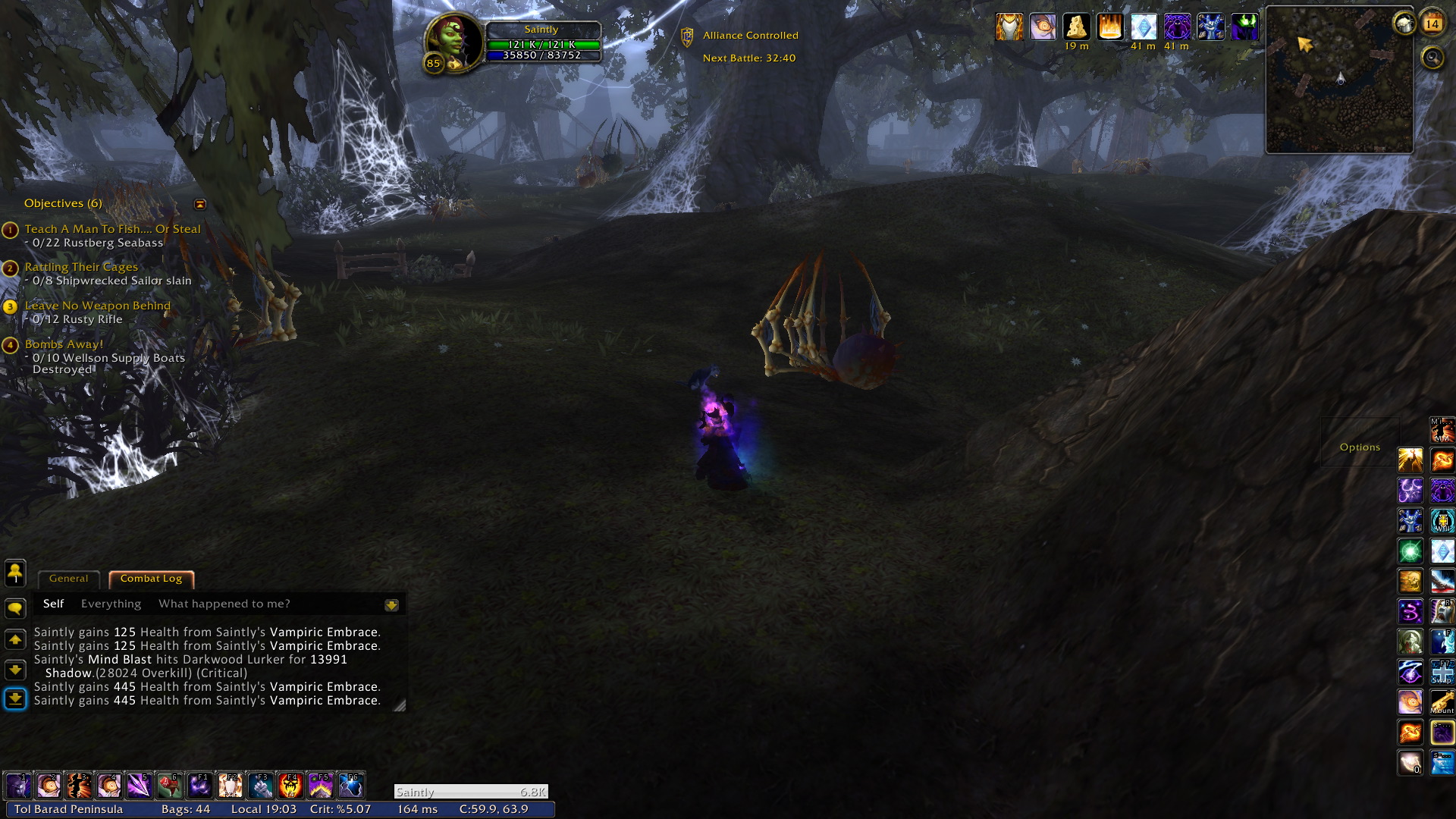The image size is (1456, 819).
Task: Click the Options label
Action: click(x=1360, y=447)
